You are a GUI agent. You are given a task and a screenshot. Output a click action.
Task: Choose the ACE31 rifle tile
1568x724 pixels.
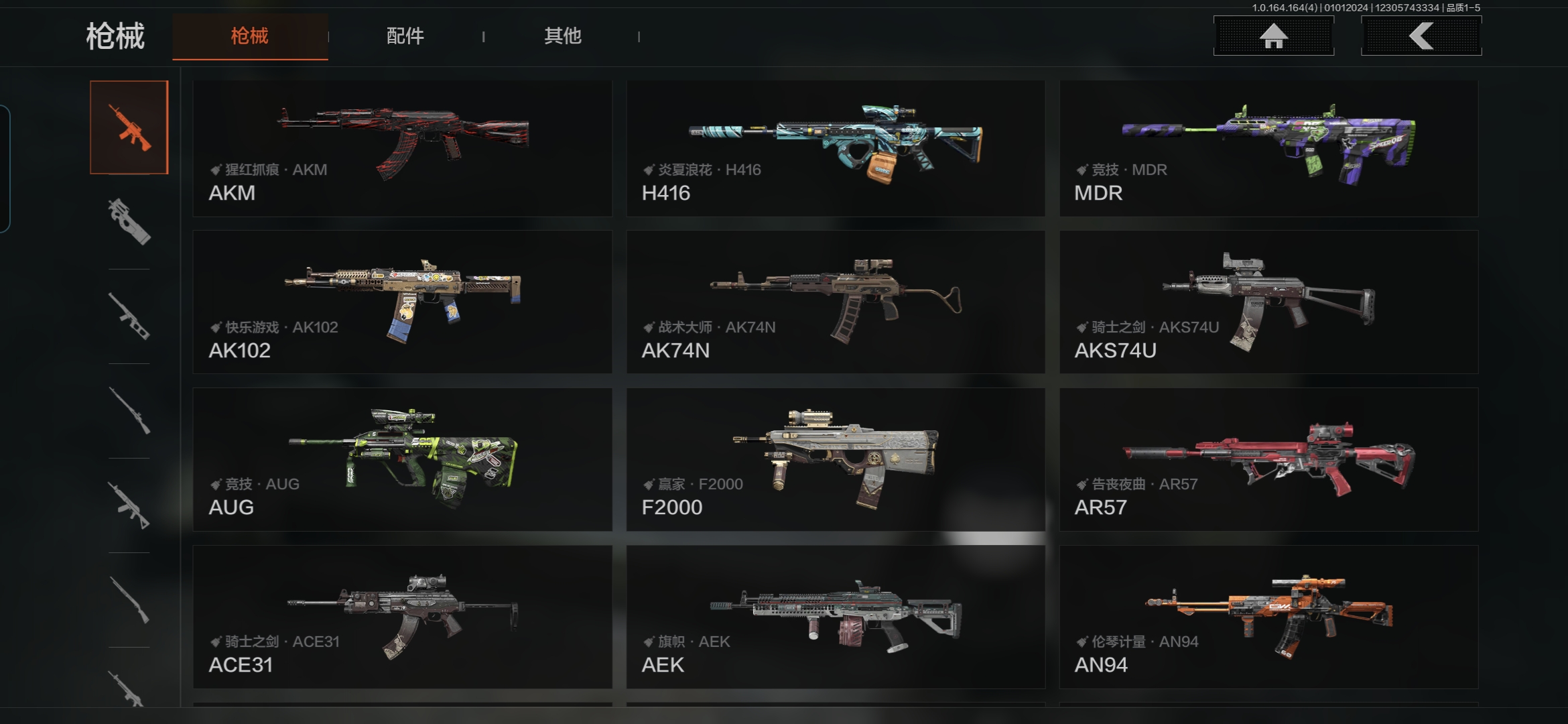pos(402,617)
